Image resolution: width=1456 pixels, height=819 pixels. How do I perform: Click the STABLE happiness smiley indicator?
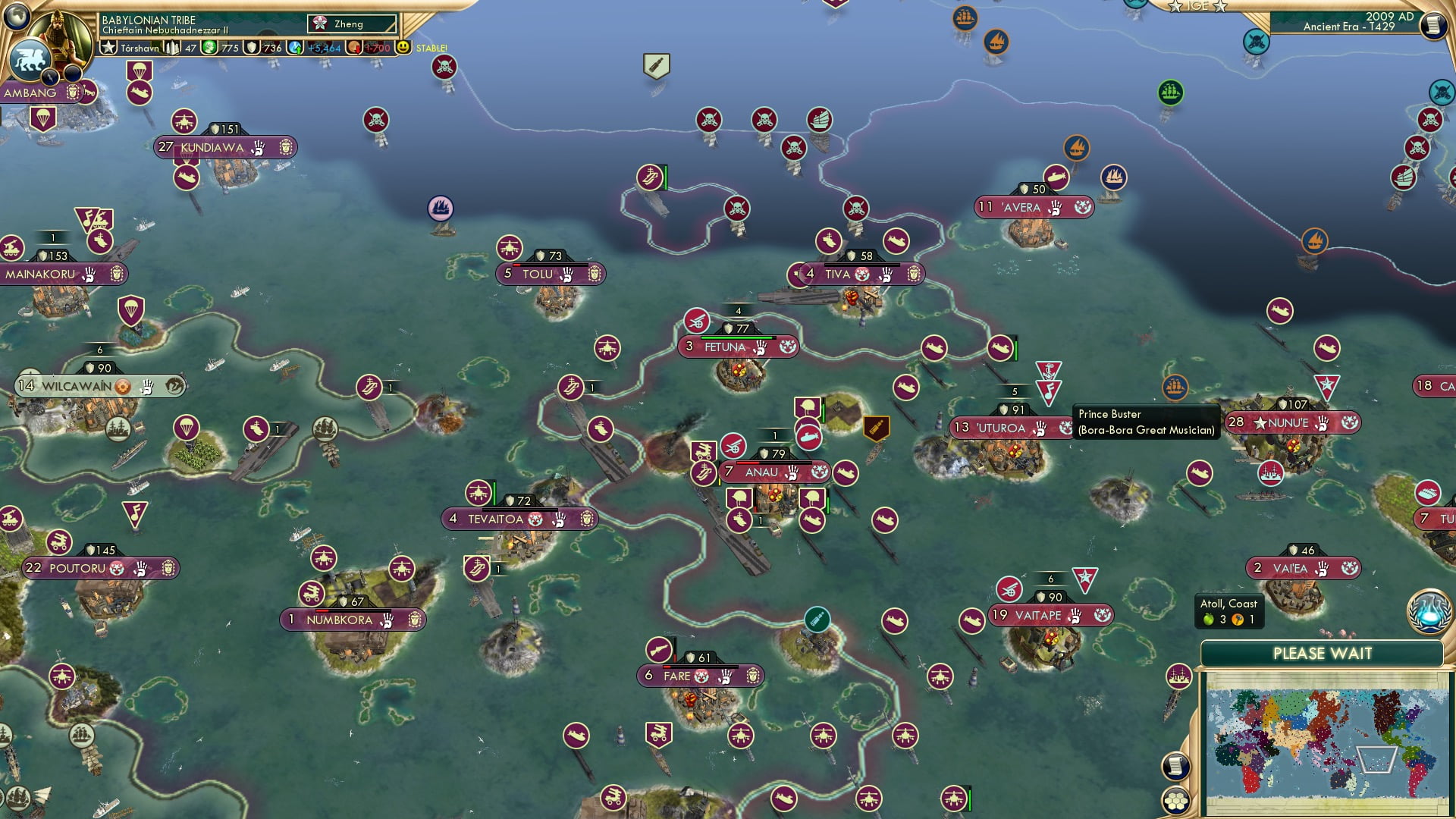(403, 47)
